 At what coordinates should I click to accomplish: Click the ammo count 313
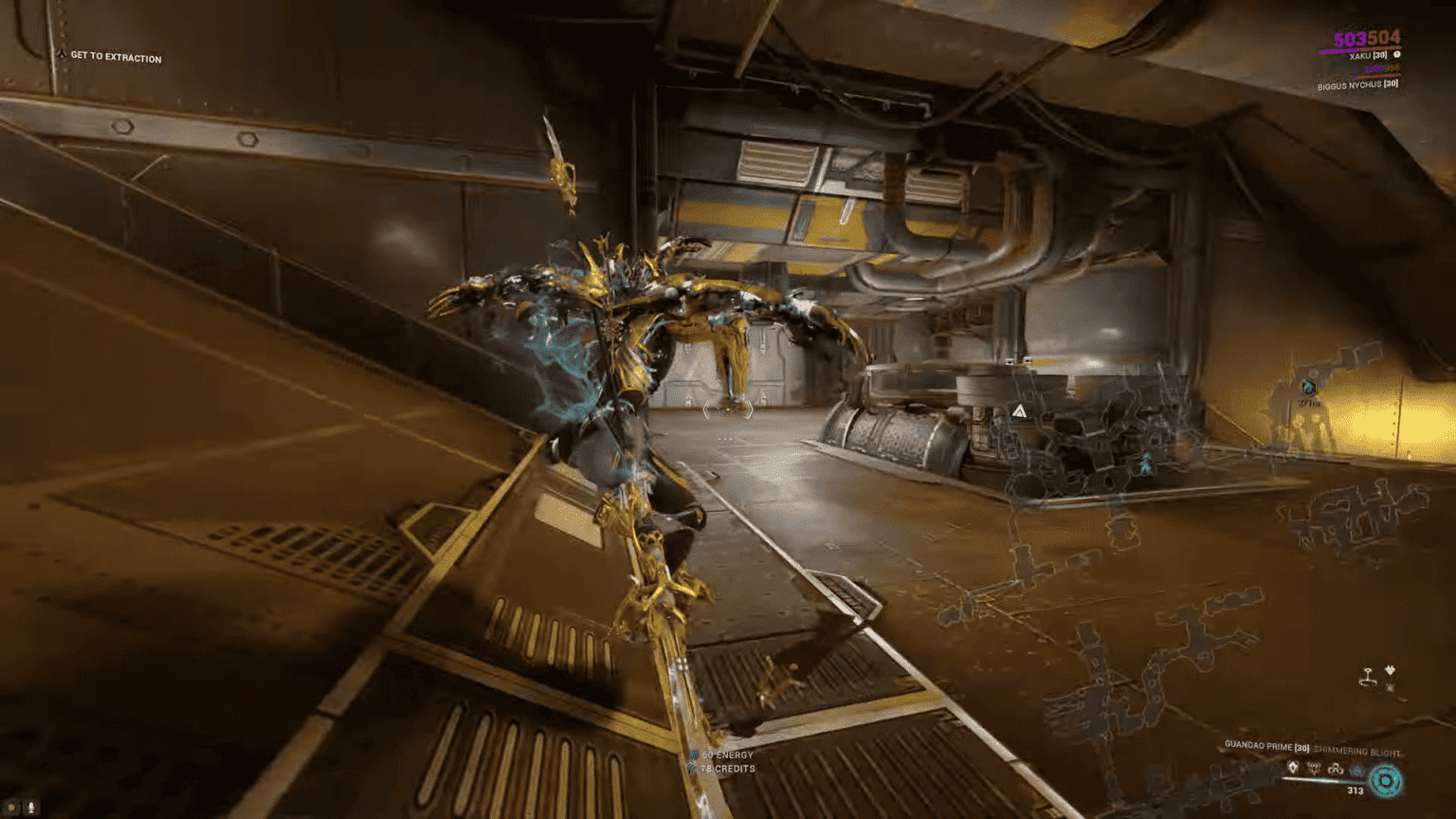[1356, 792]
